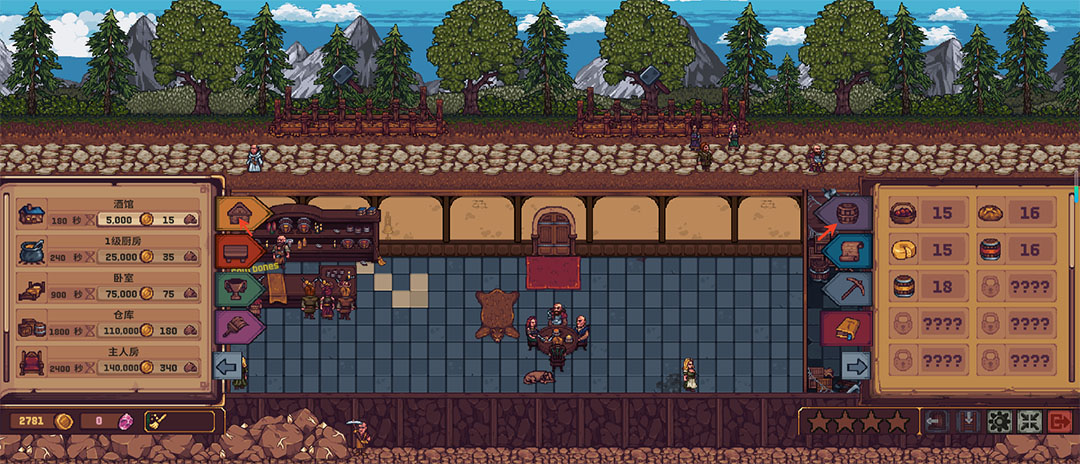Viewport: 1080px width, 464px height.
Task: Switch to the red table furniture tab
Action: click(x=240, y=251)
